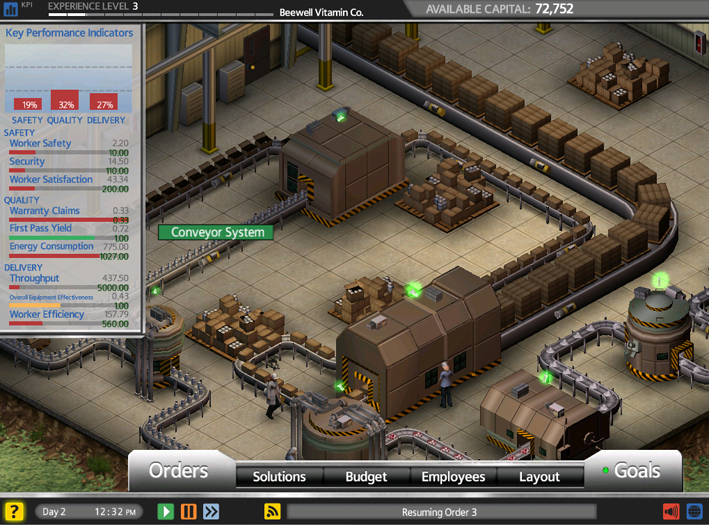
Task: Open the Solutions menu
Action: [x=279, y=477]
